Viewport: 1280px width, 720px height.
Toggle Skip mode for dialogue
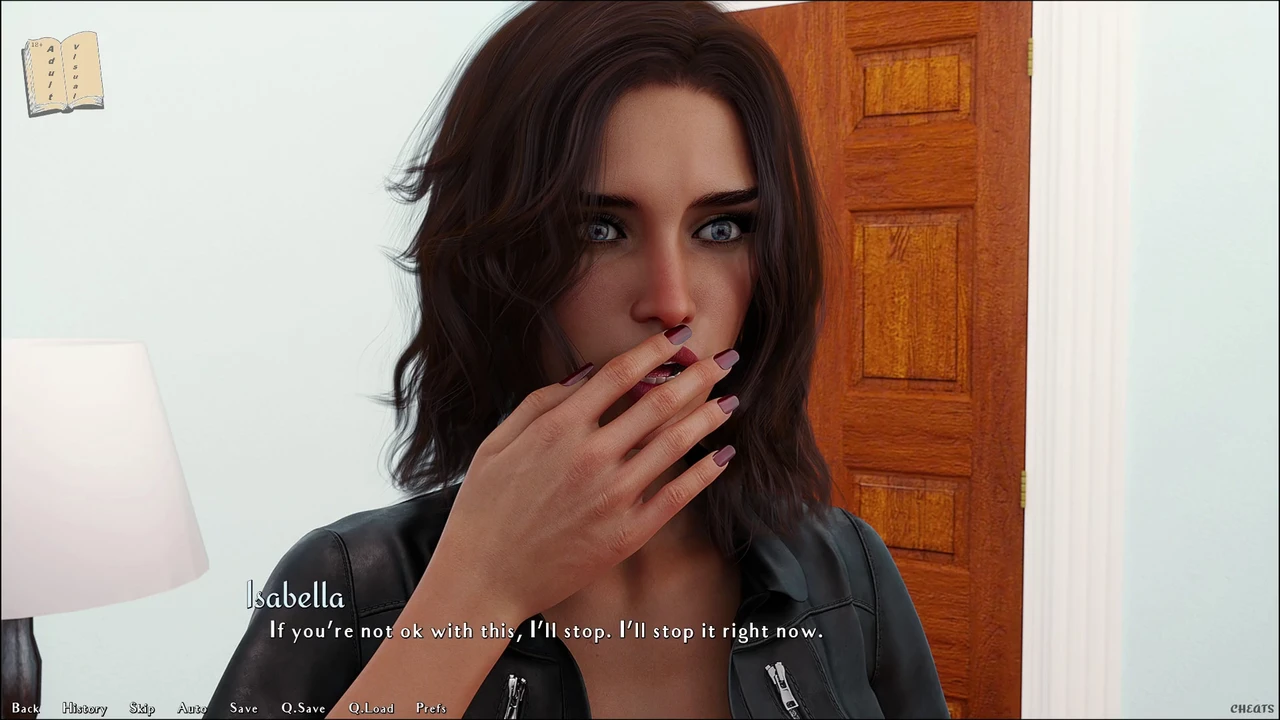142,708
